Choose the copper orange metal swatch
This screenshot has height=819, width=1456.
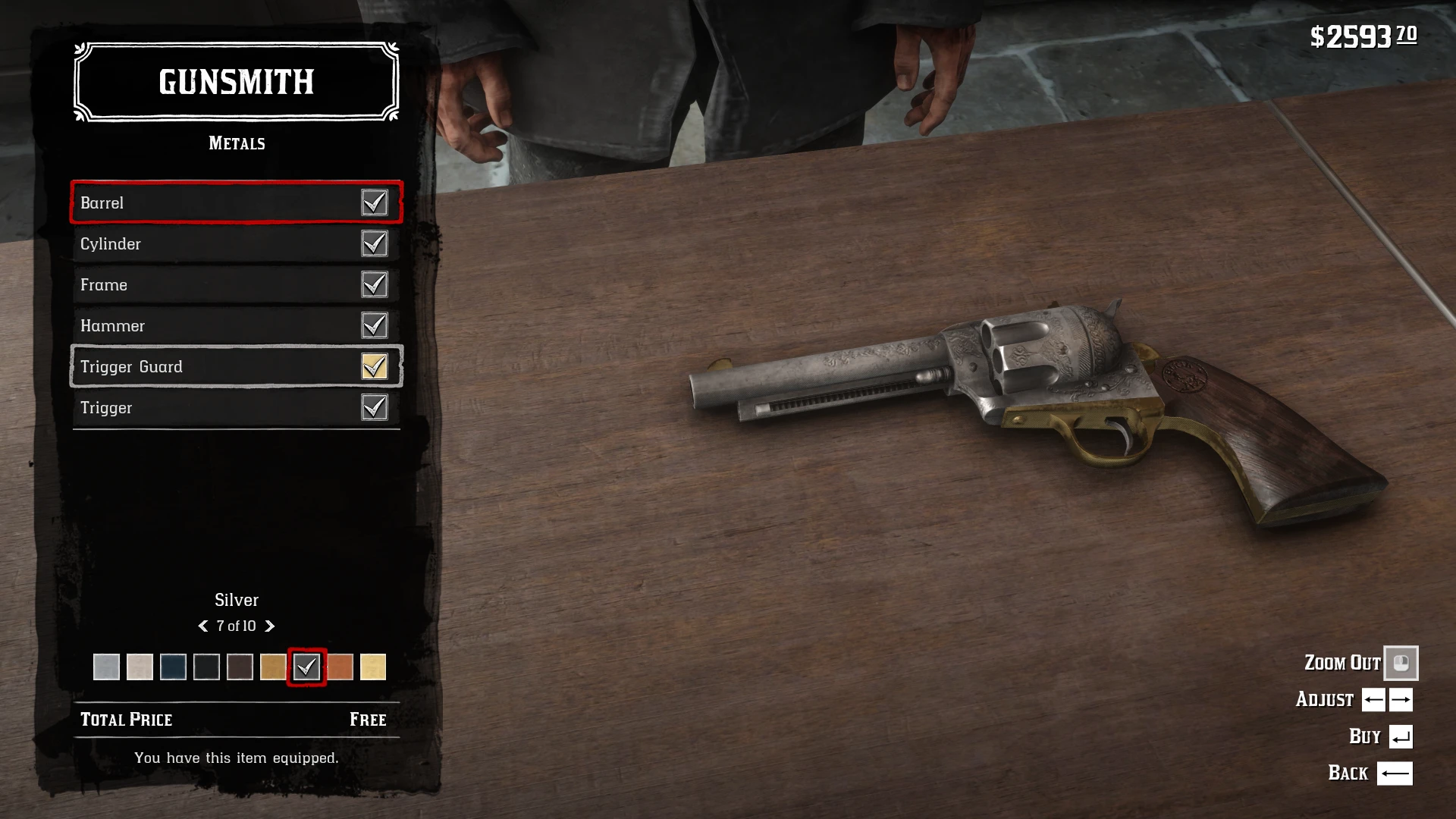[340, 667]
